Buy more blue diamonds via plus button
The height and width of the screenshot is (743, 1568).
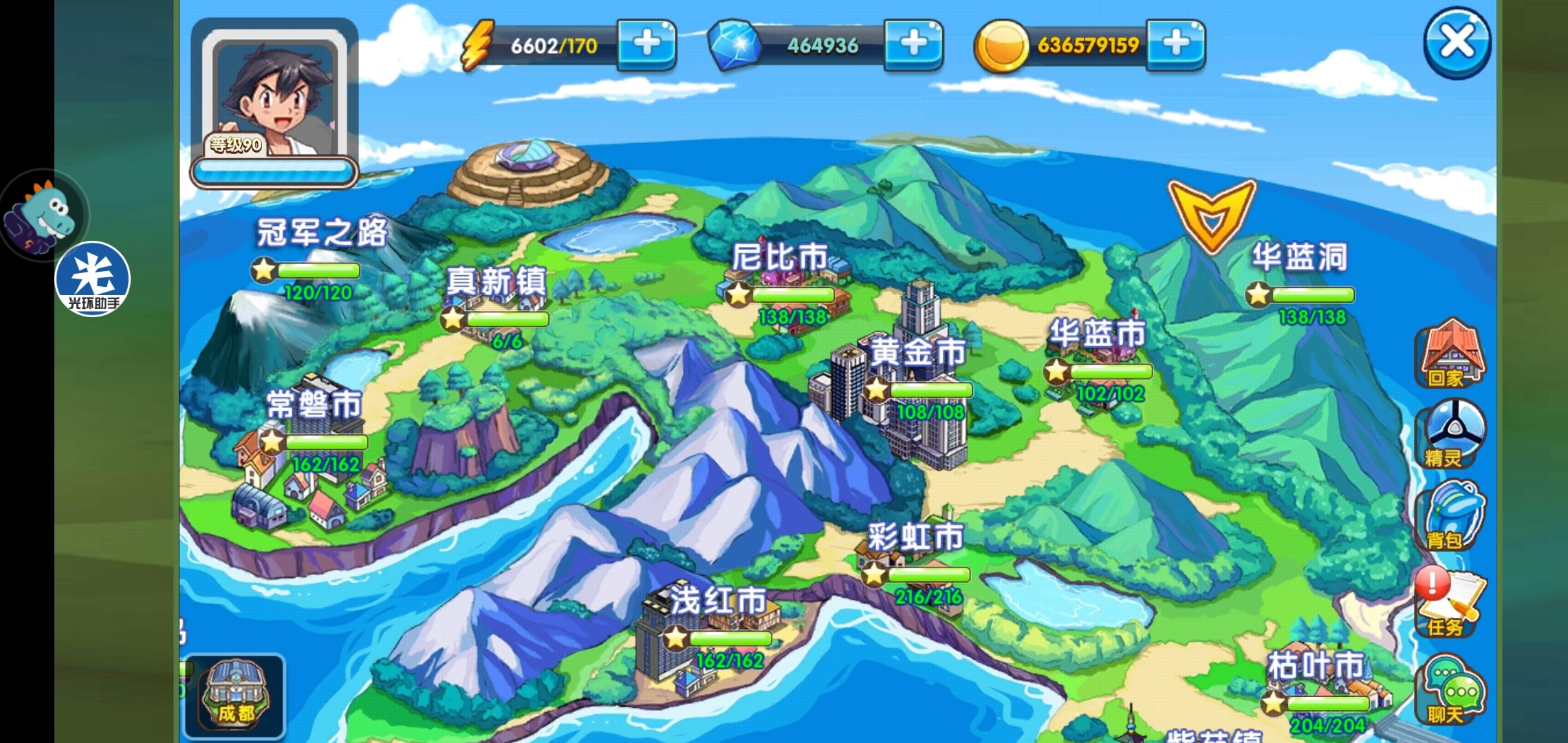tap(913, 44)
